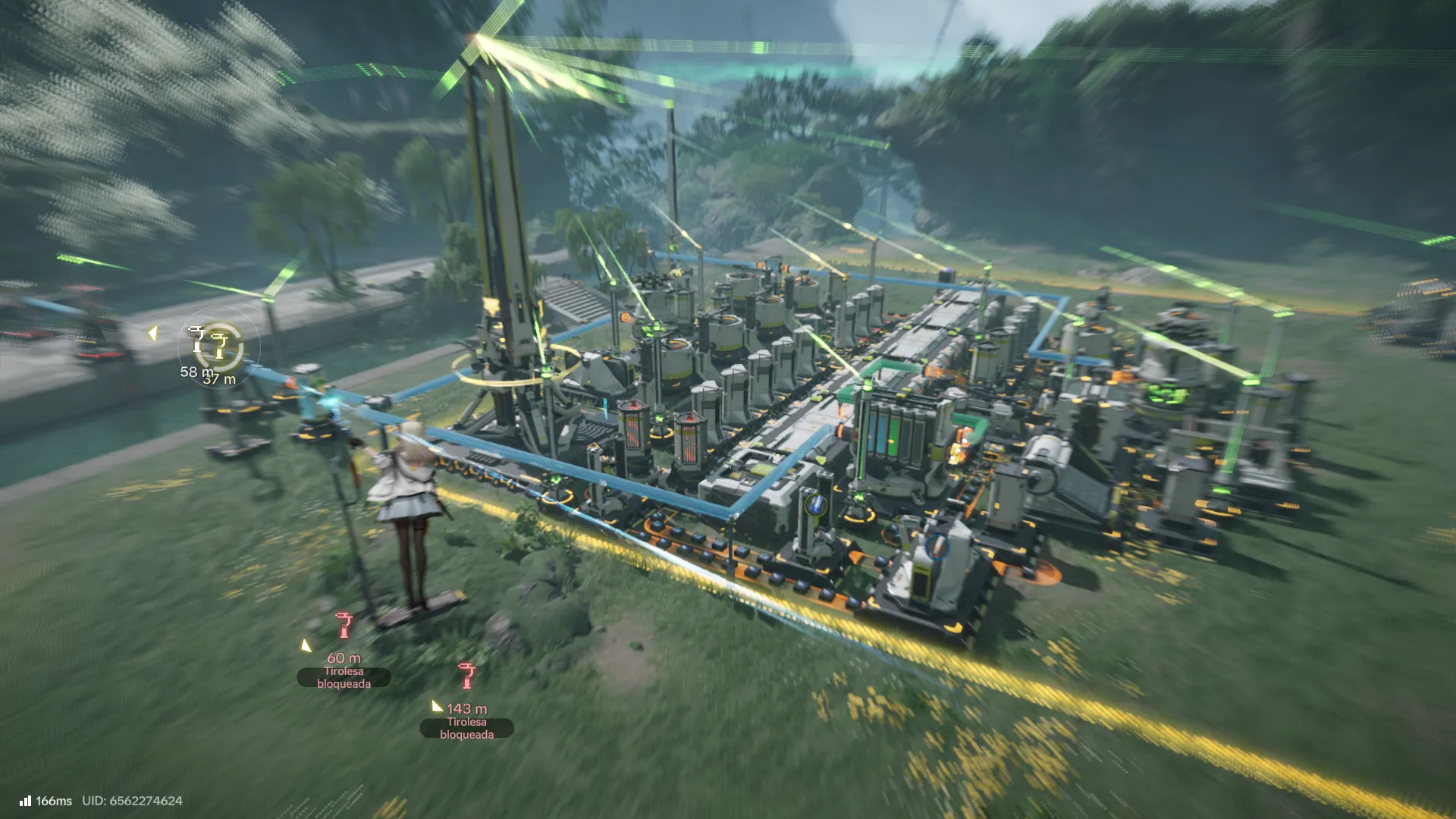Select the 60 m blocked zipline marker
1456x819 pixels.
(x=344, y=626)
